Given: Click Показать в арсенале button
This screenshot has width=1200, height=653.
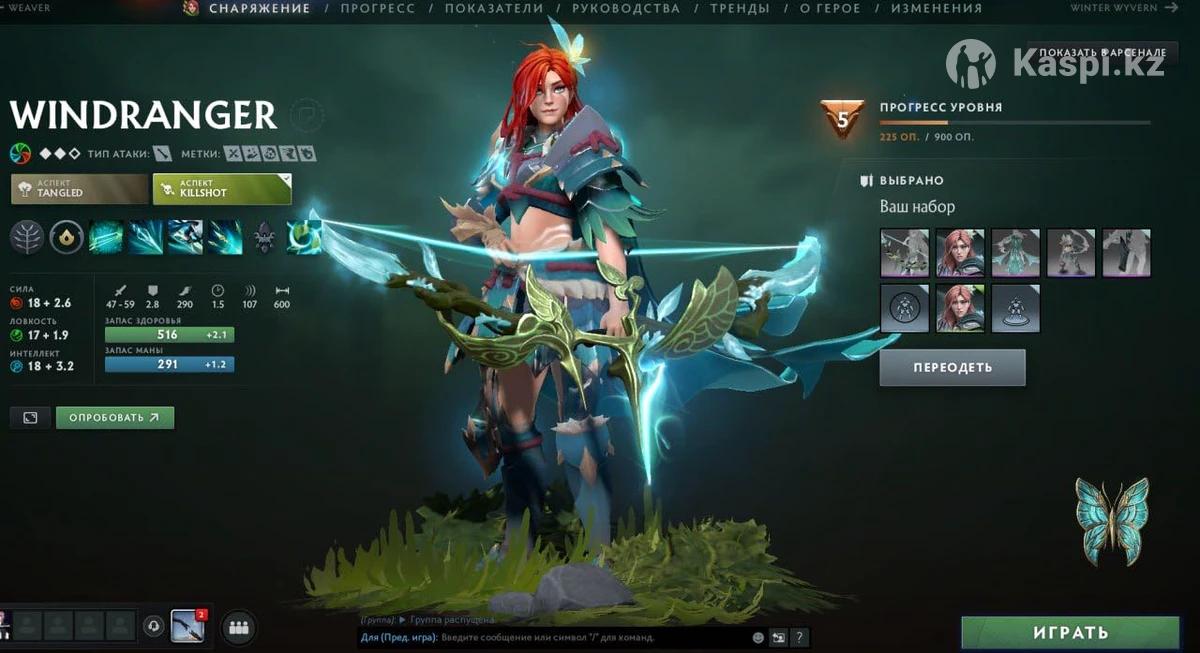Looking at the screenshot, I should pos(1102,52).
